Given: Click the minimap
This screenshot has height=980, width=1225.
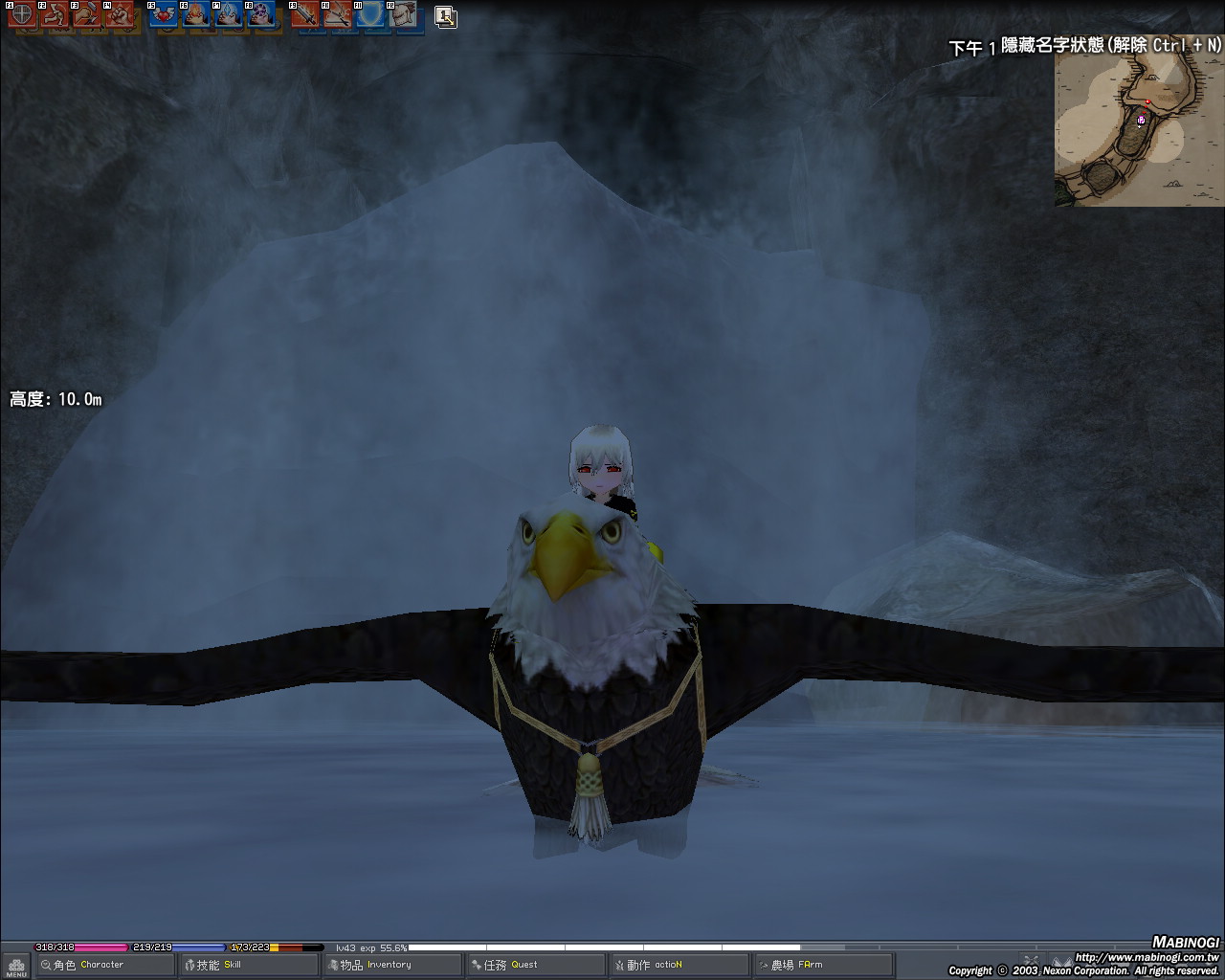Looking at the screenshot, I should (1139, 129).
